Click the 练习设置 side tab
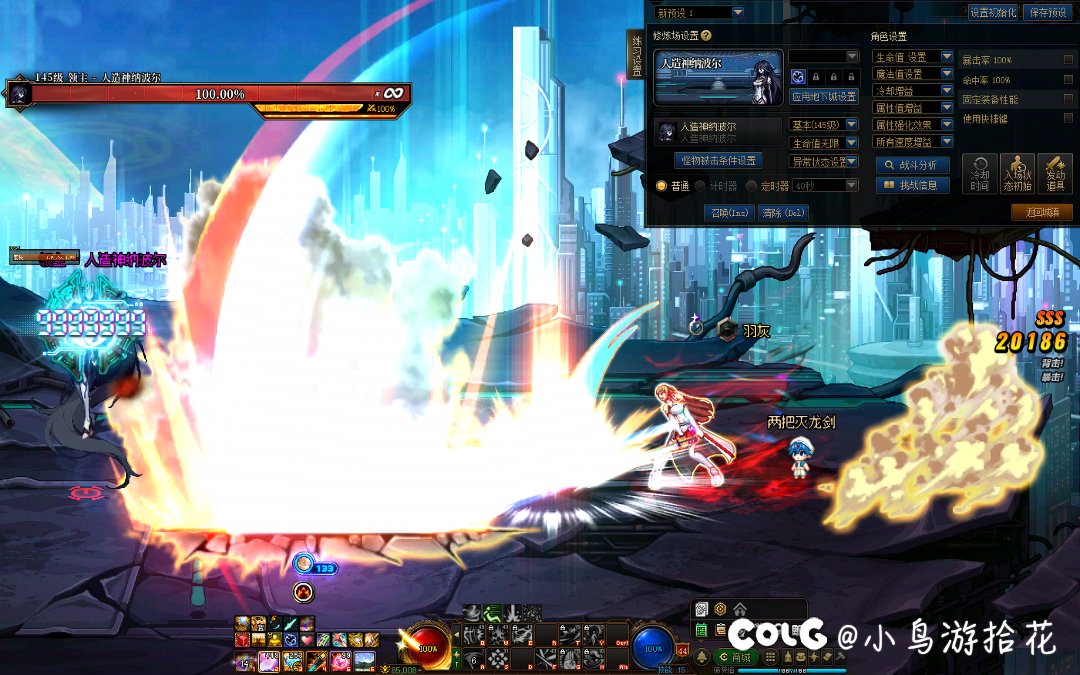Image resolution: width=1080 pixels, height=675 pixels. 636,55
